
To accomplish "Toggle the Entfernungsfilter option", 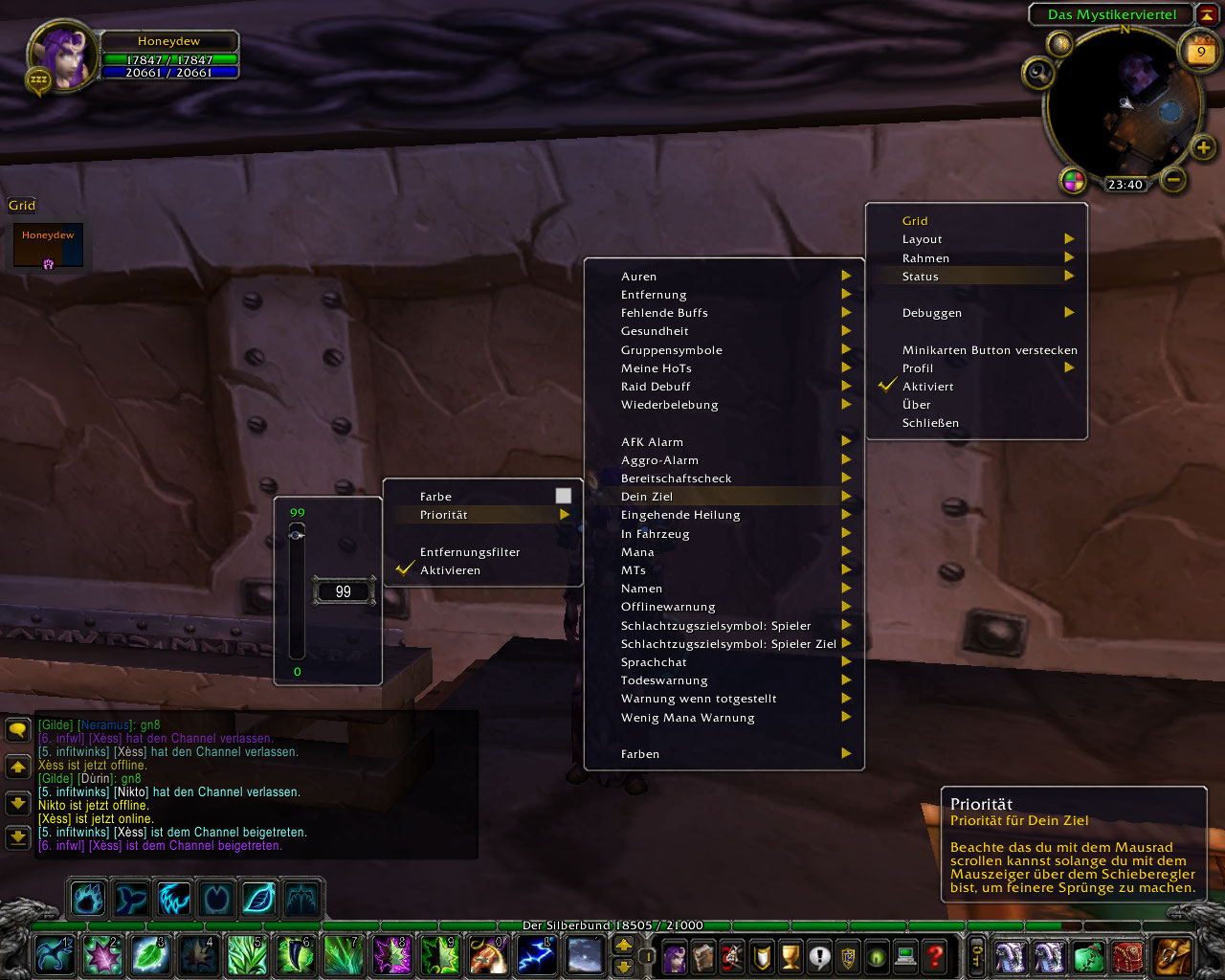I will [x=470, y=552].
